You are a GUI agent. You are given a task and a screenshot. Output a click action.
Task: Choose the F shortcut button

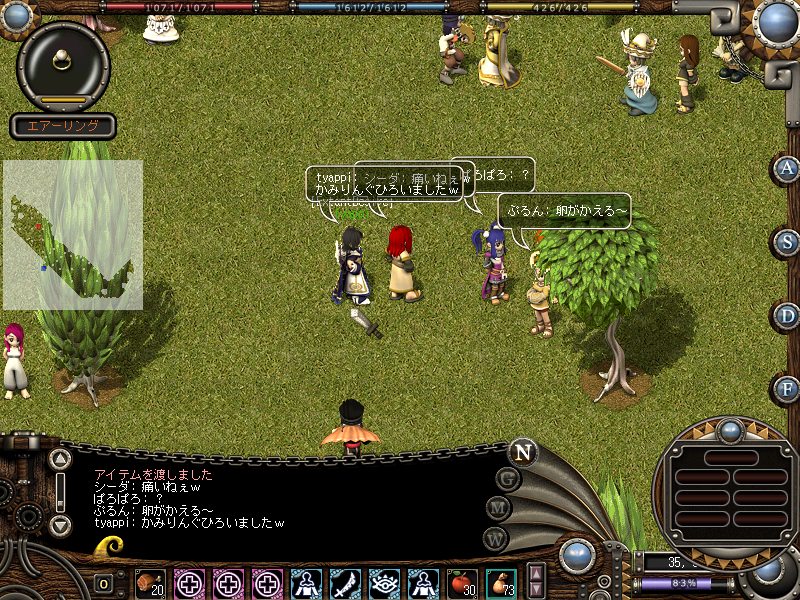787,388
